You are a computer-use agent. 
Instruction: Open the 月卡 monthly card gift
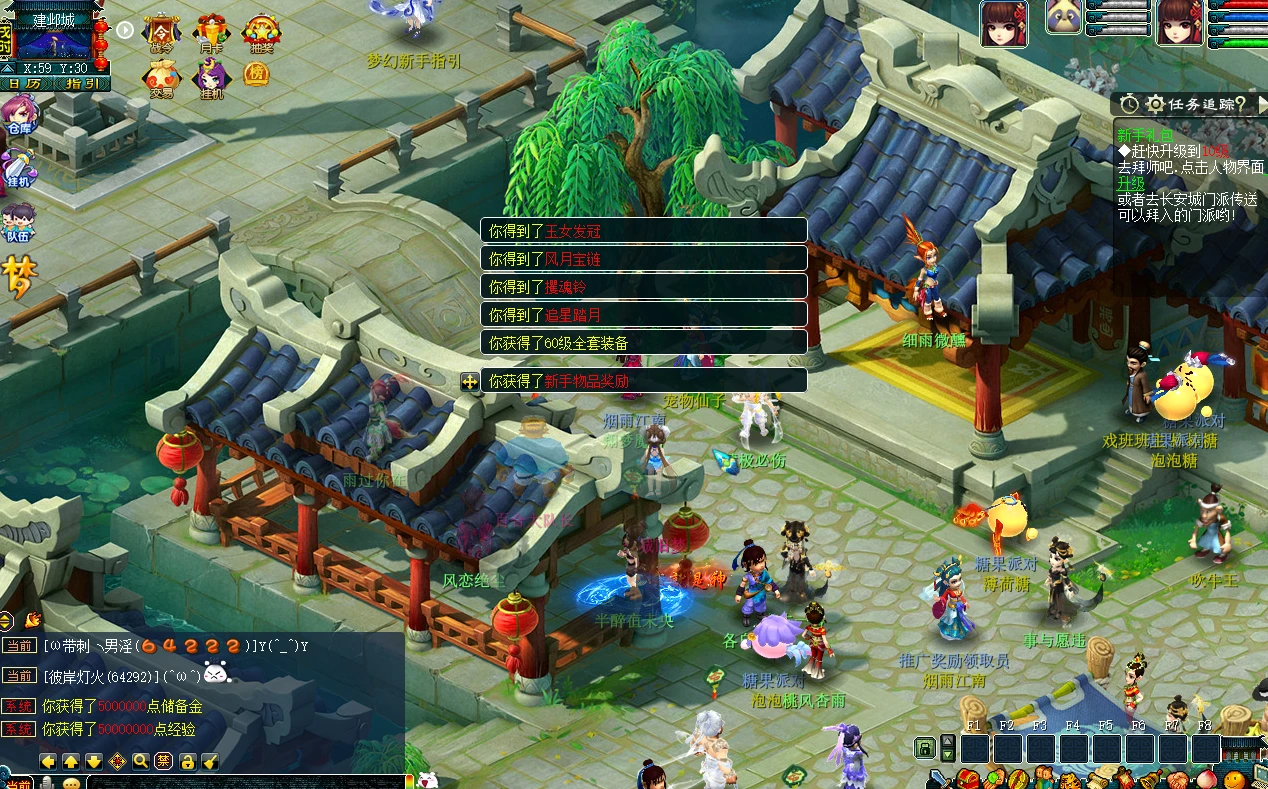coord(211,33)
